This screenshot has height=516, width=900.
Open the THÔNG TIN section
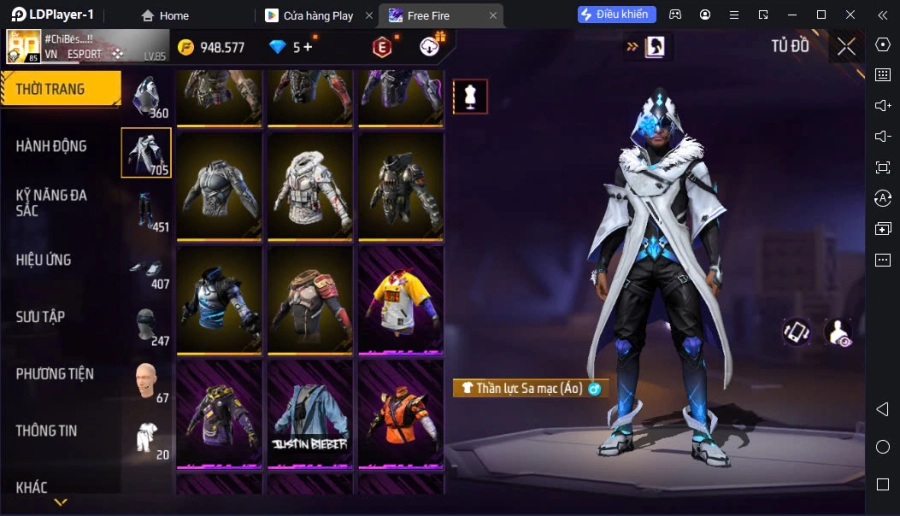point(47,431)
